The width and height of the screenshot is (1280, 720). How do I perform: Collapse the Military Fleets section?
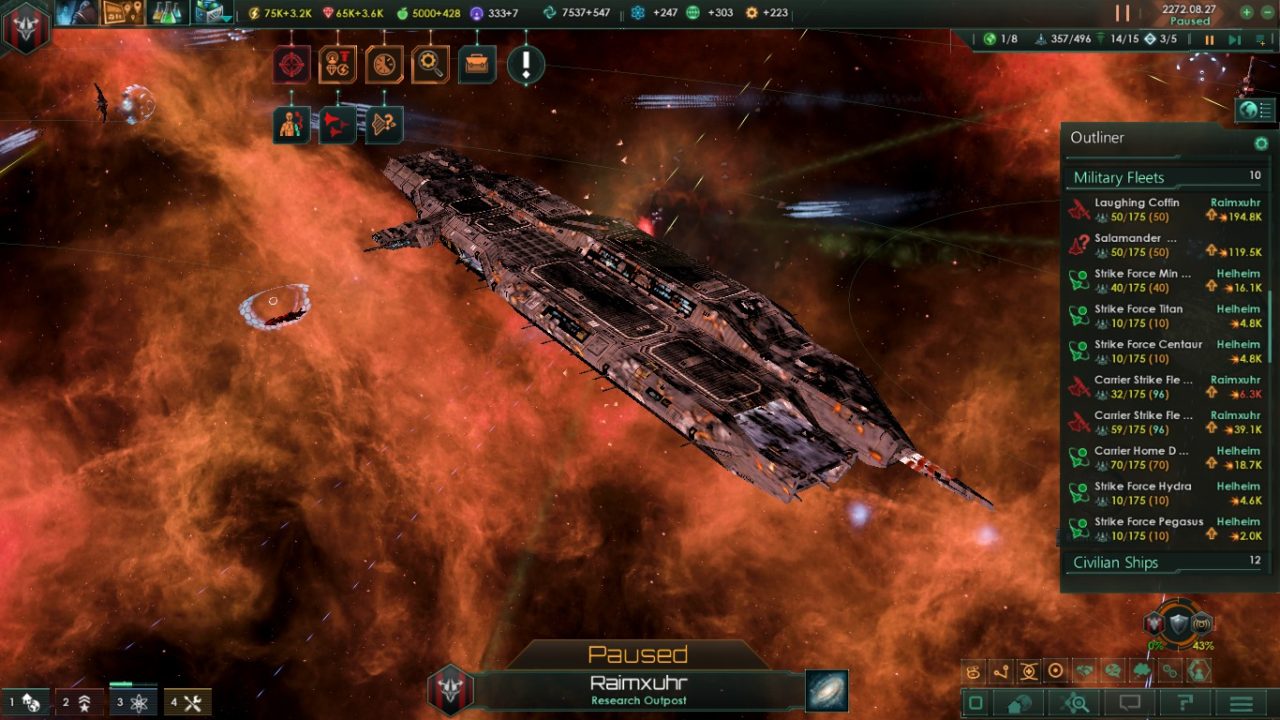click(1122, 177)
